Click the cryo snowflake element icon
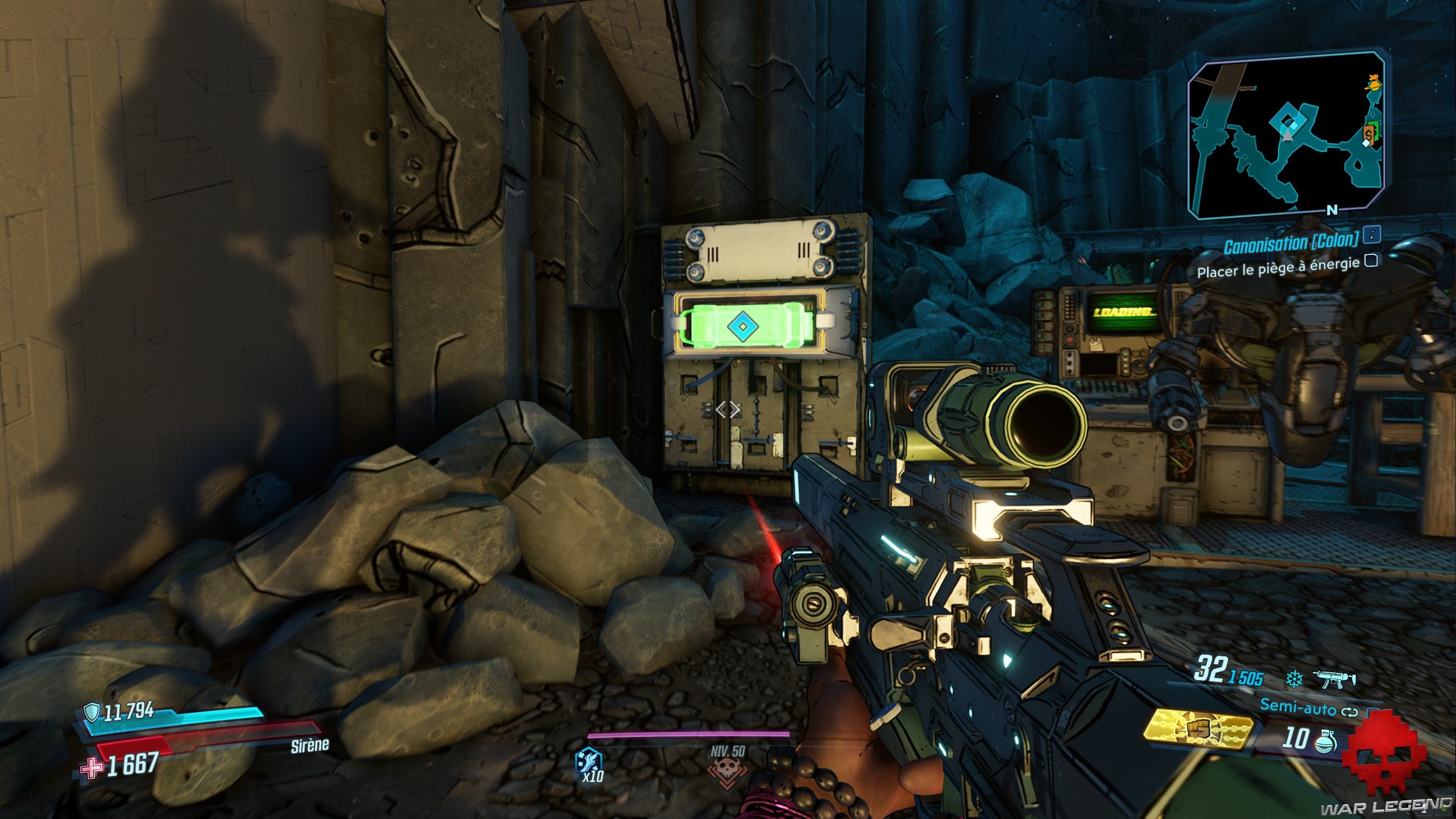This screenshot has height=819, width=1456. (1293, 679)
